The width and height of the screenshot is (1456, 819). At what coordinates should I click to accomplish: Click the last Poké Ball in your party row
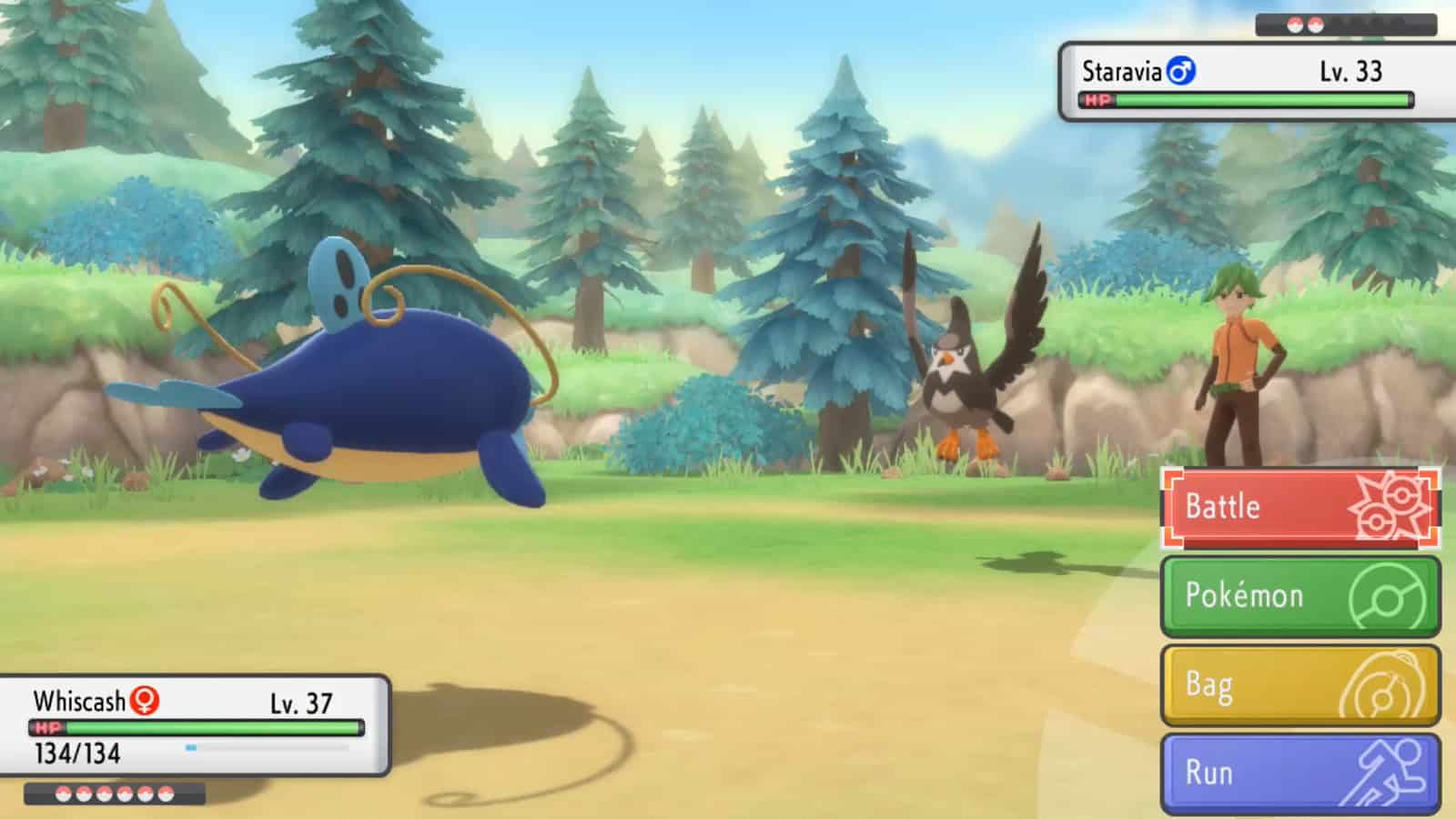[x=166, y=793]
